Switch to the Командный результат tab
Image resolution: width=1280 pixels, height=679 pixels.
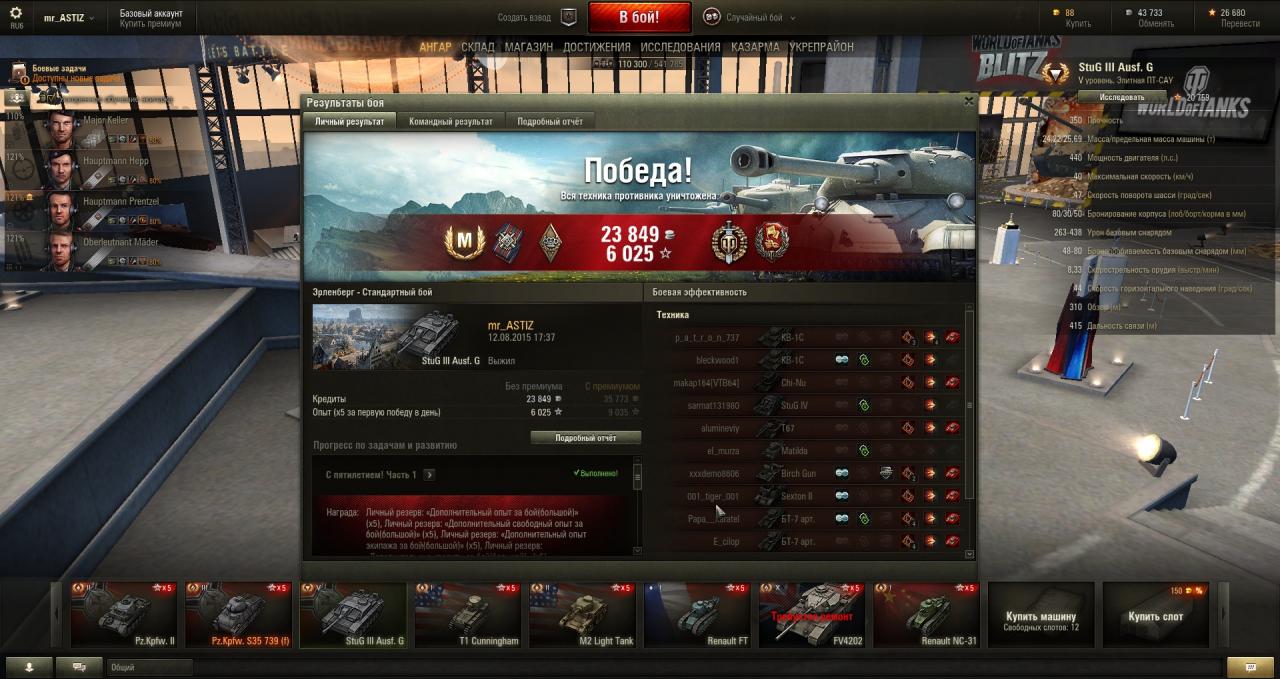coord(450,121)
